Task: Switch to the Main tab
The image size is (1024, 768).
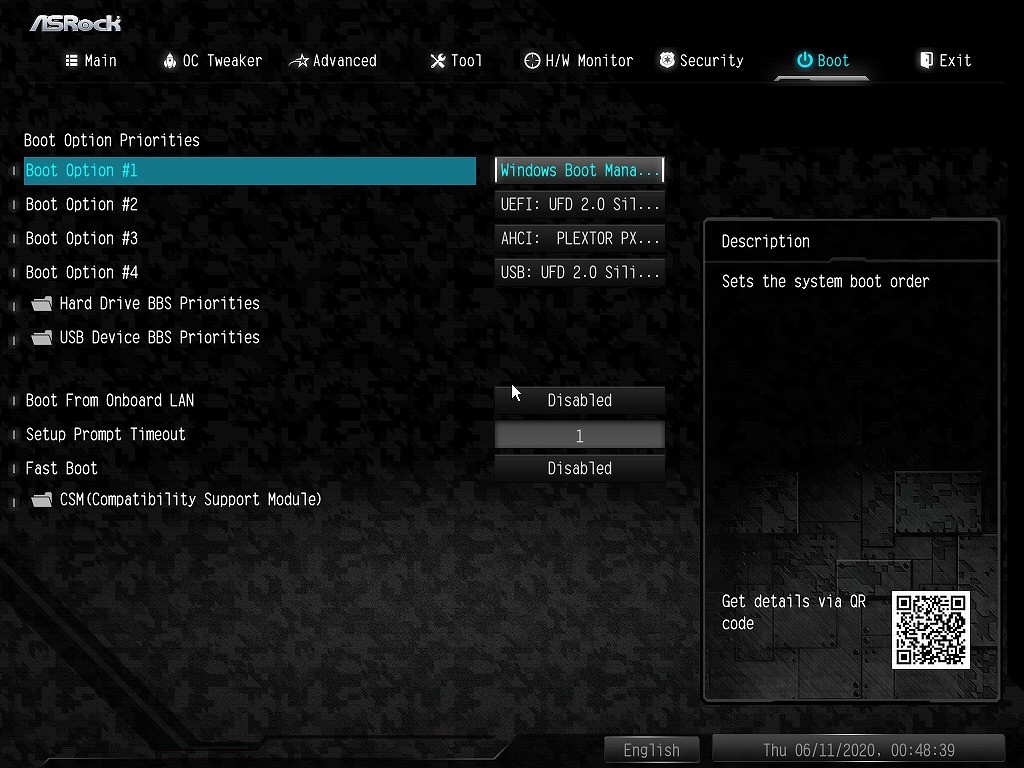Action: click(91, 61)
